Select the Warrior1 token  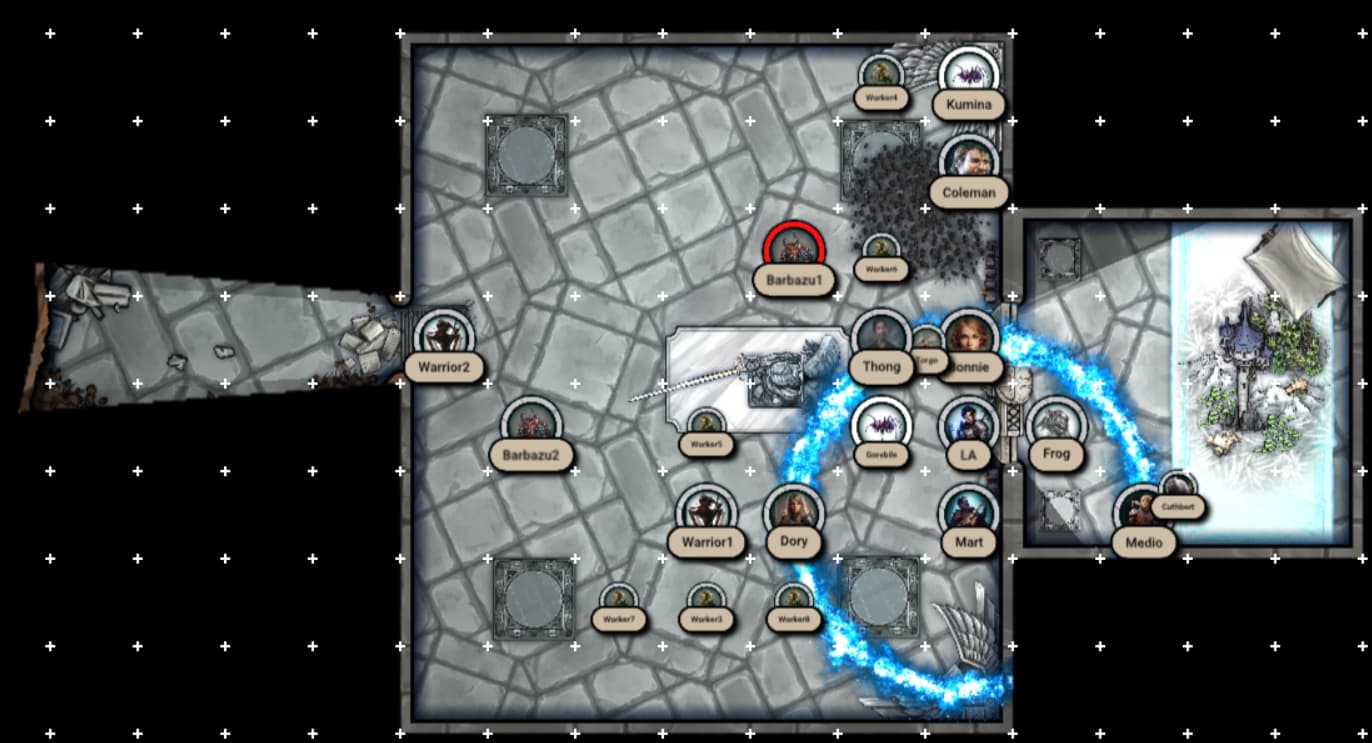[707, 511]
